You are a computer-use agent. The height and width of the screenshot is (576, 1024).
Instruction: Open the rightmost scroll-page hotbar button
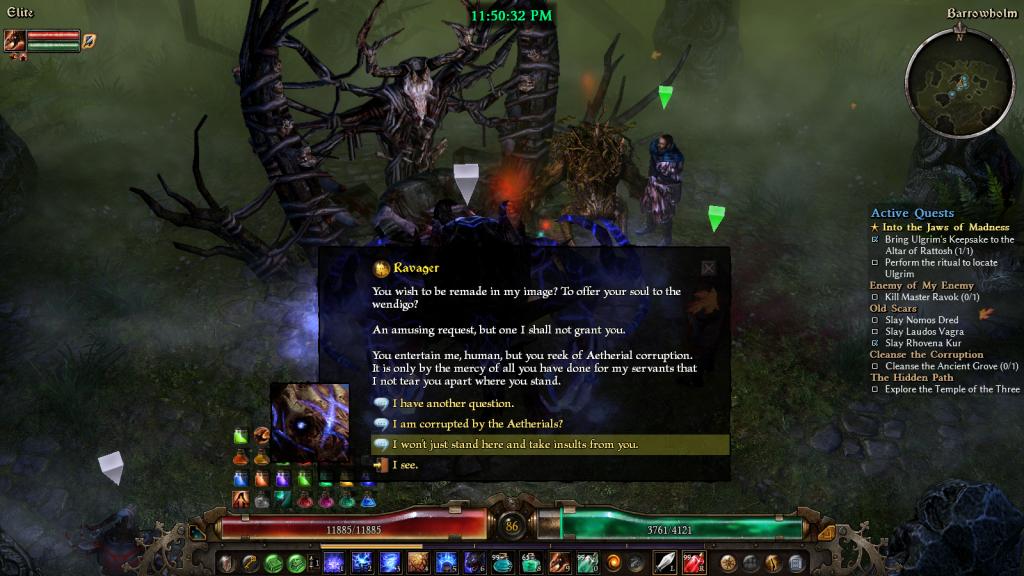(796, 562)
